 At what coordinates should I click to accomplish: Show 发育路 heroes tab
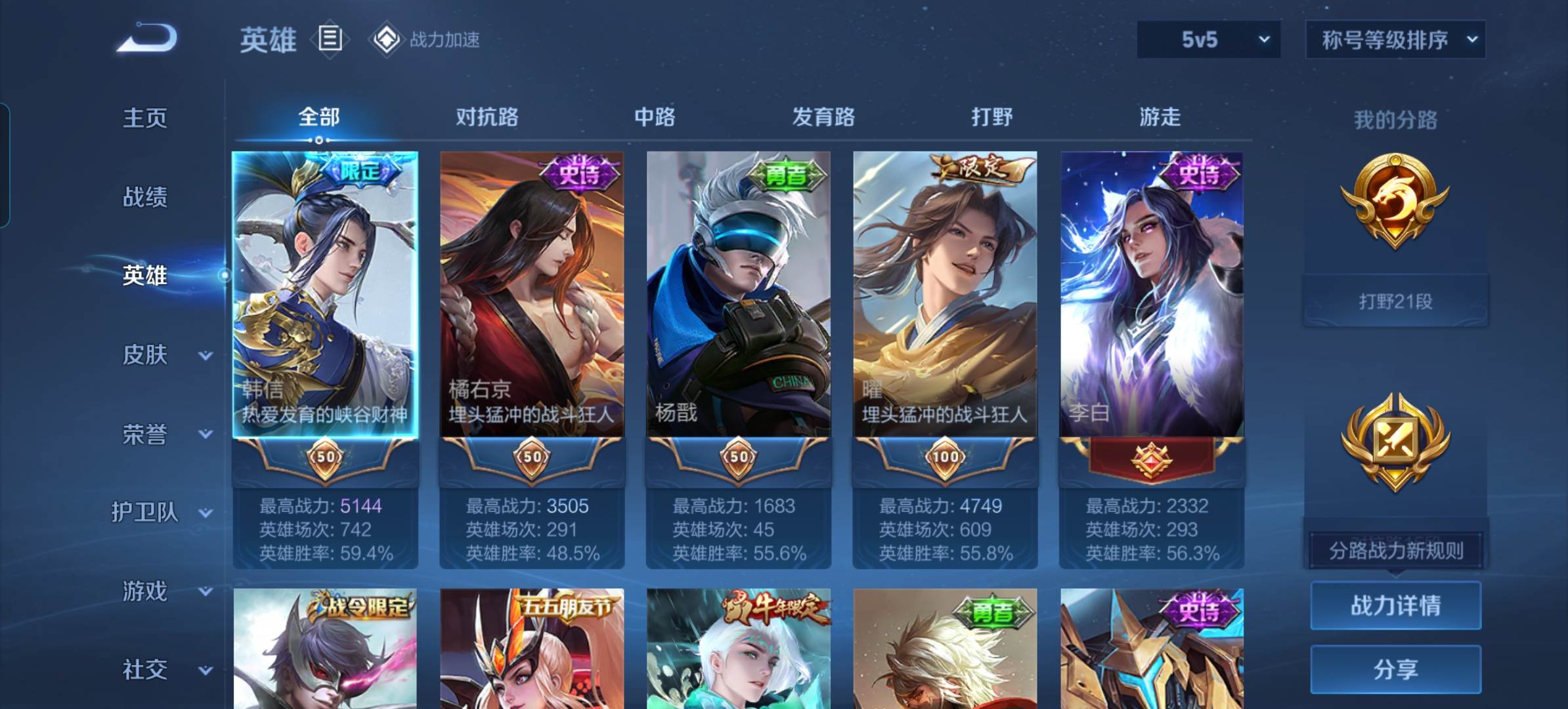coord(823,117)
